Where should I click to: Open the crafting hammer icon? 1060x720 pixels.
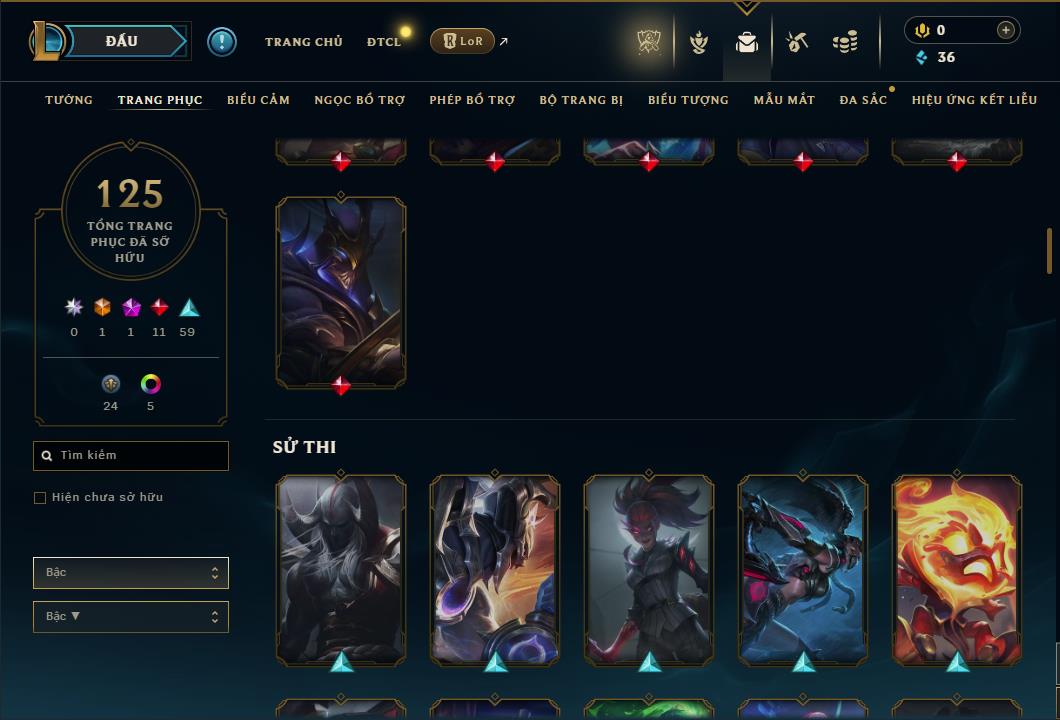[x=796, y=42]
